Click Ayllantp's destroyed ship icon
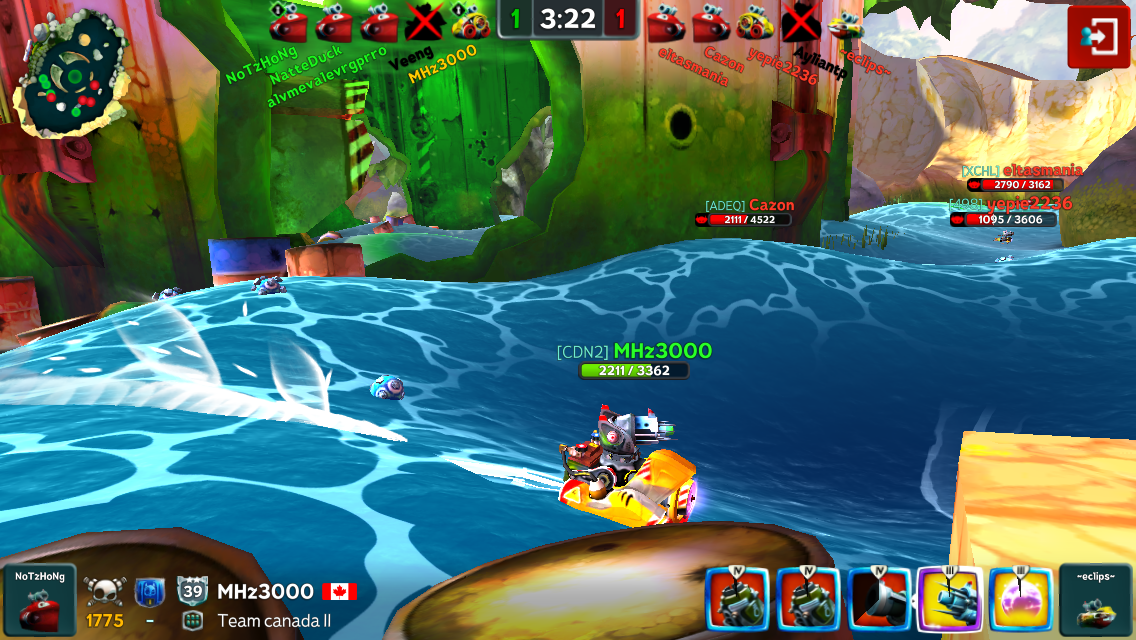 click(x=800, y=22)
